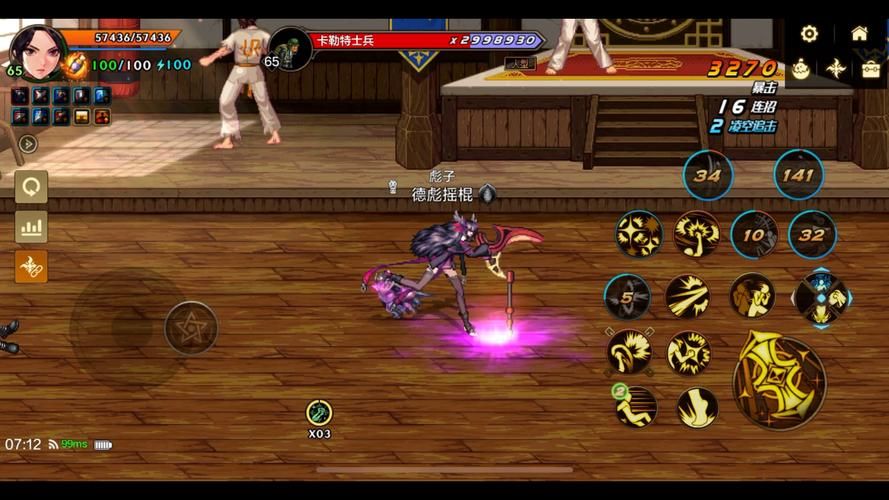
Task: Tap the orange spinning blade button
Action: pyautogui.click(x=31, y=266)
